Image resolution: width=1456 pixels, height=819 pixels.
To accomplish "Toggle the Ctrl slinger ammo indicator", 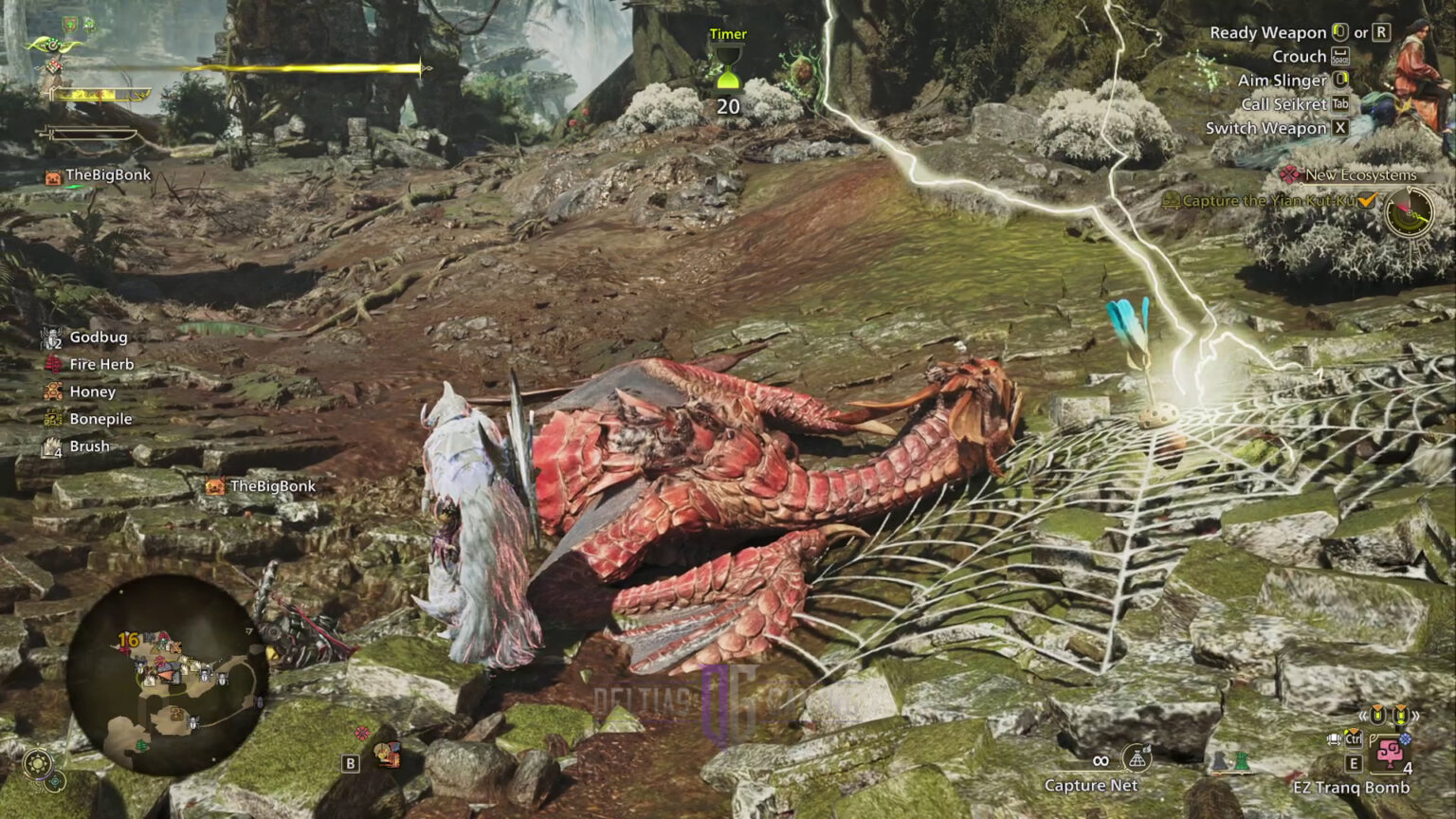I will coord(1354,738).
